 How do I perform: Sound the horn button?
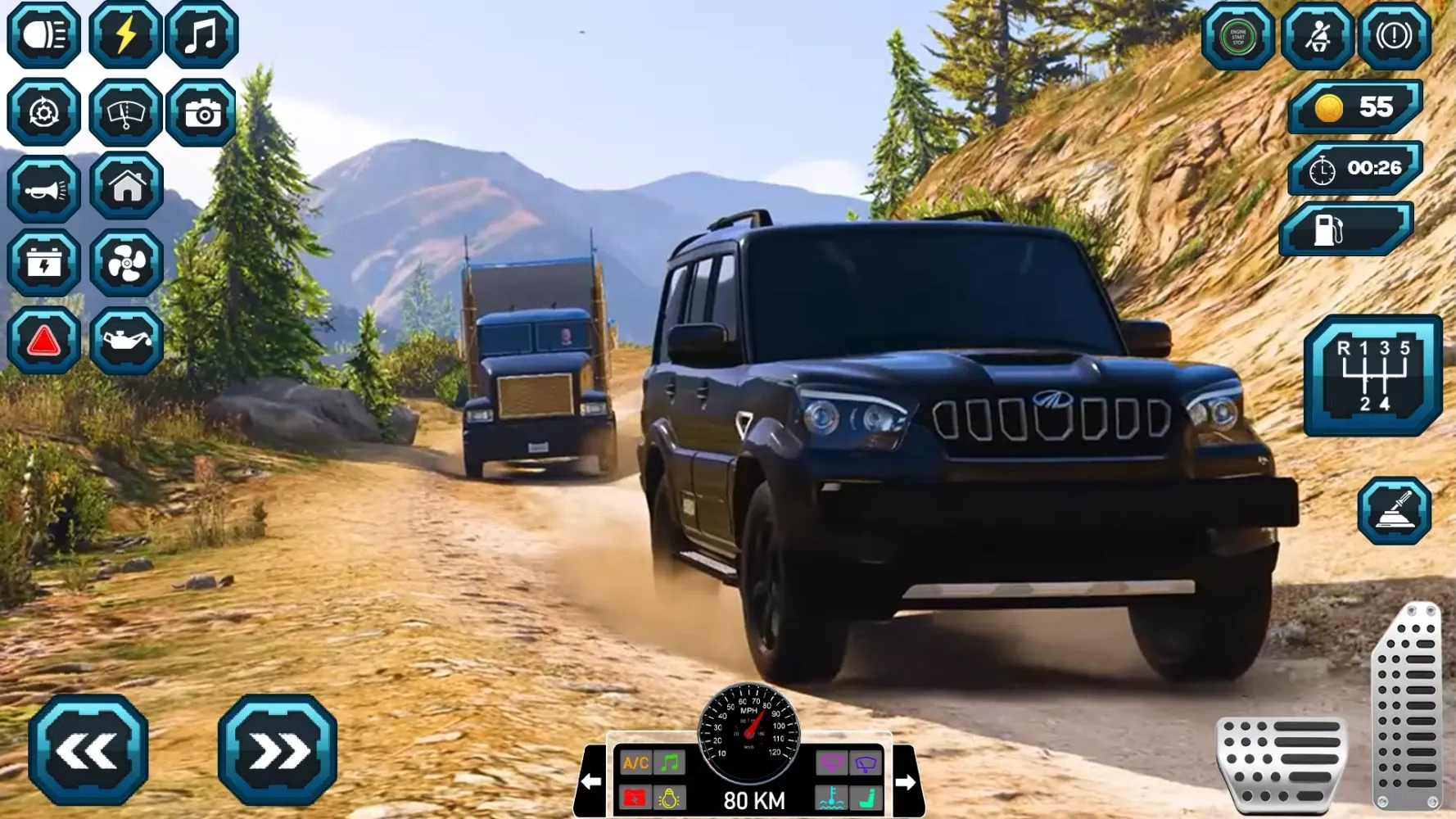[x=44, y=189]
